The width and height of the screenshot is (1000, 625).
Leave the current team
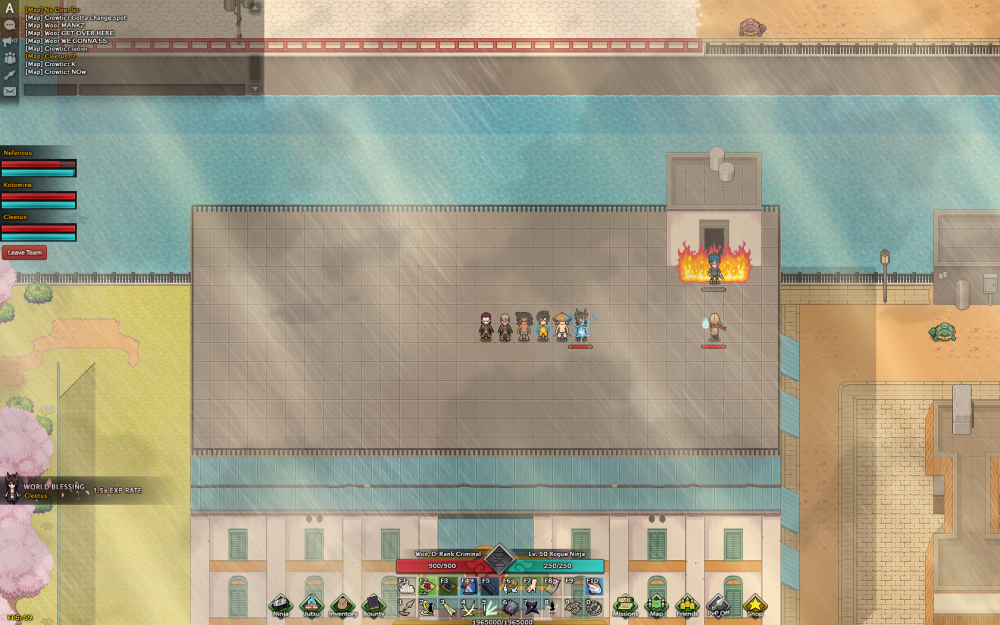point(25,253)
